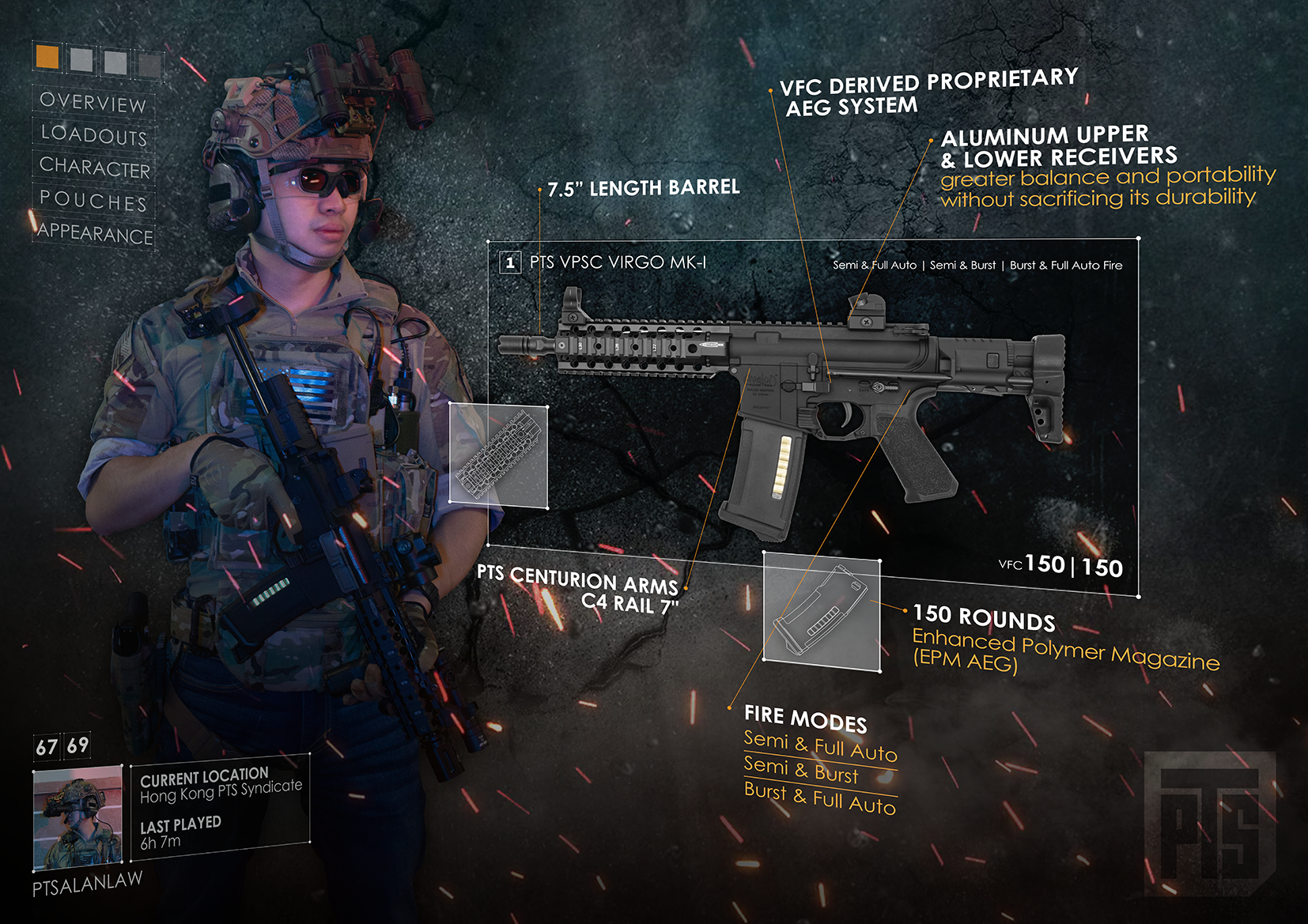Choose the Semi & Burst fire mode
Viewport: 1308px width, 924px height.
(x=800, y=771)
